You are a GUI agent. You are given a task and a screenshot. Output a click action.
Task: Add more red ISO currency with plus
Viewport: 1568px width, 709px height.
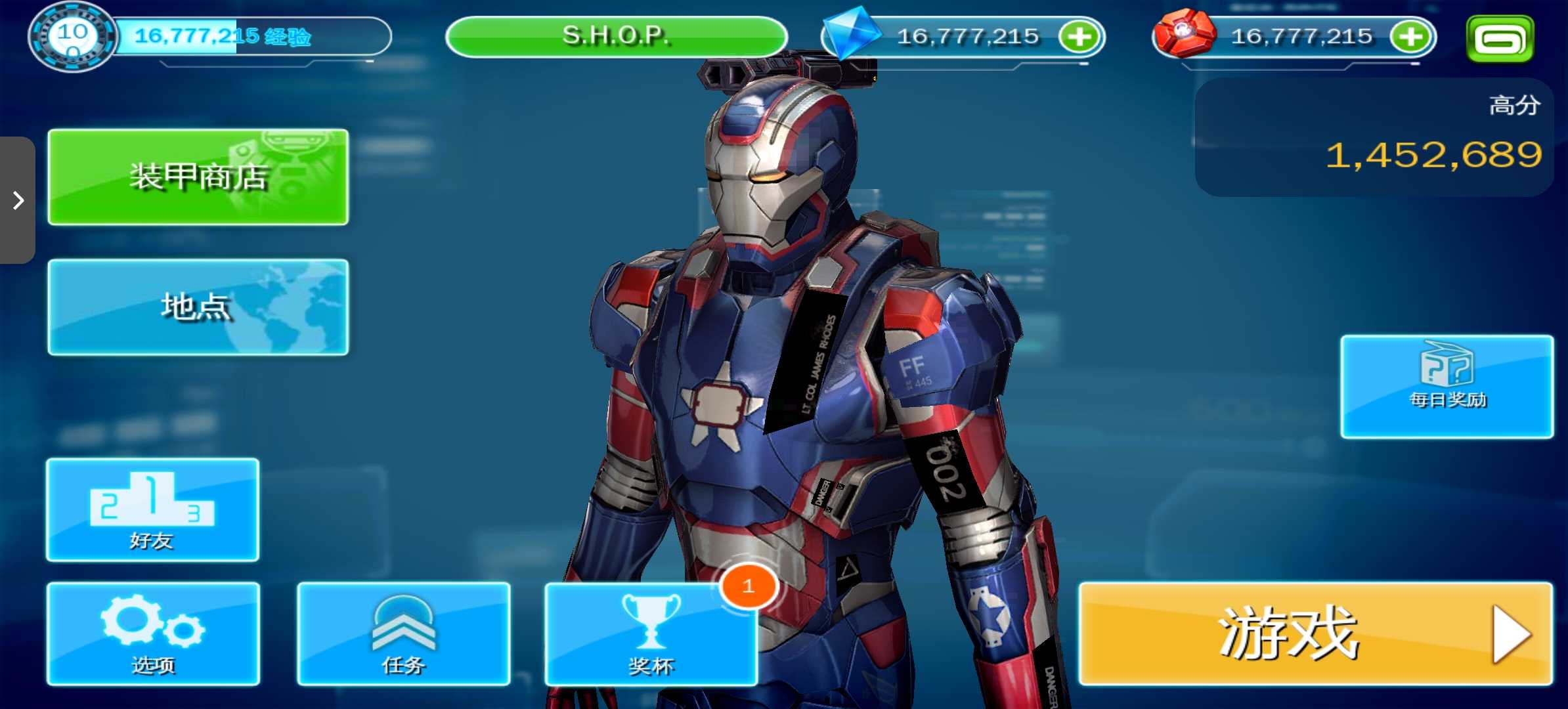point(1410,37)
